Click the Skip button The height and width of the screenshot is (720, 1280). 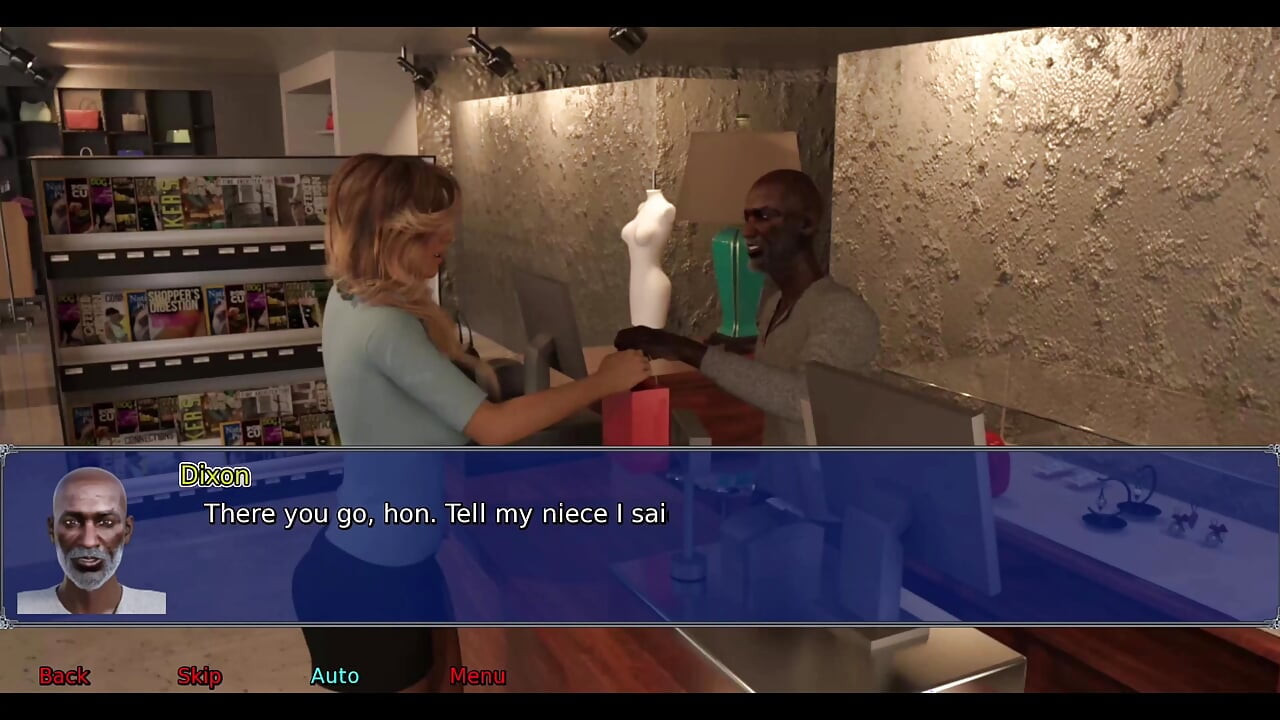[199, 676]
